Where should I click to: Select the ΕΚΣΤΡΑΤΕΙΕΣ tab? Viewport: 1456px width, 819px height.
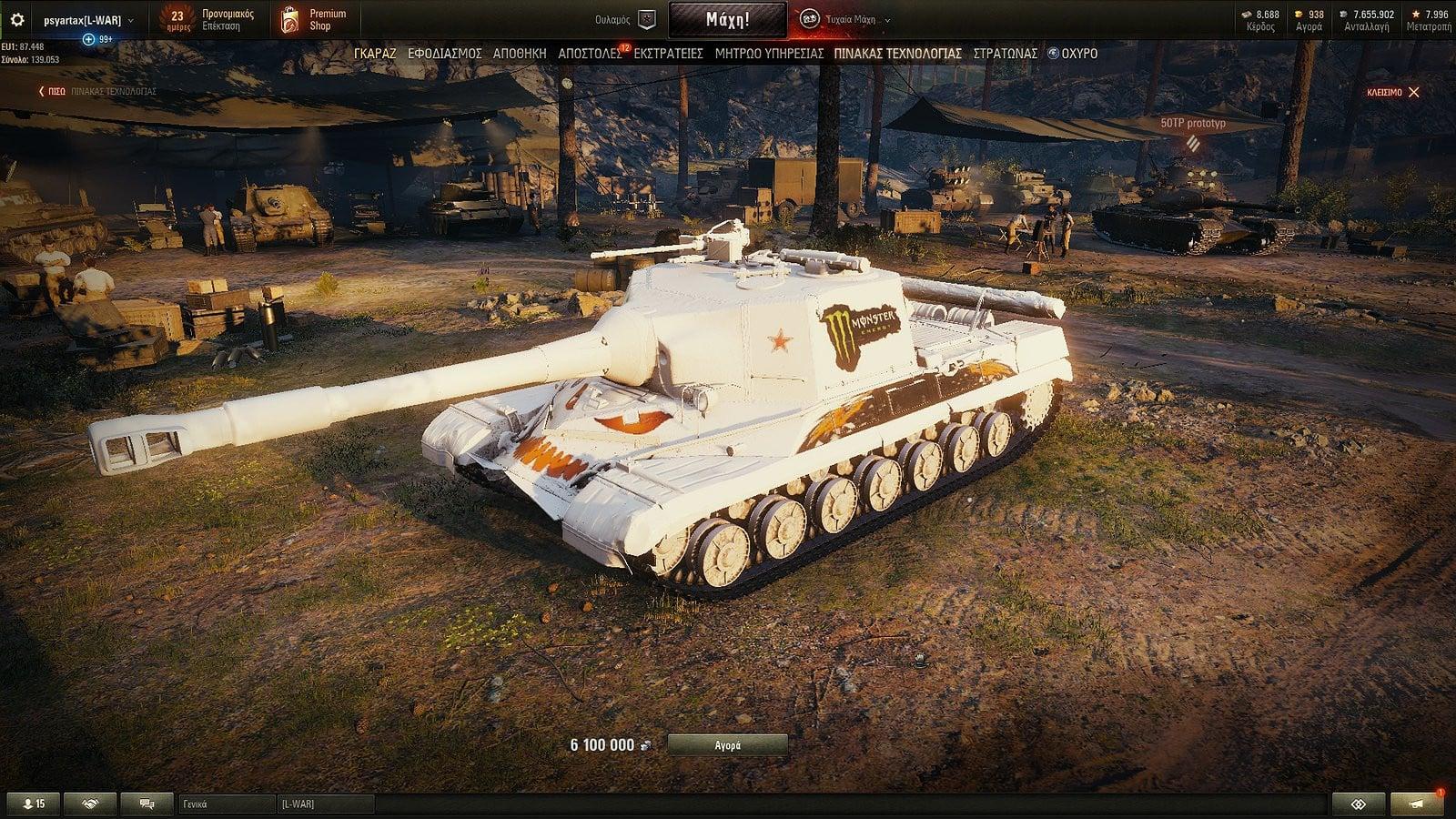669,54
